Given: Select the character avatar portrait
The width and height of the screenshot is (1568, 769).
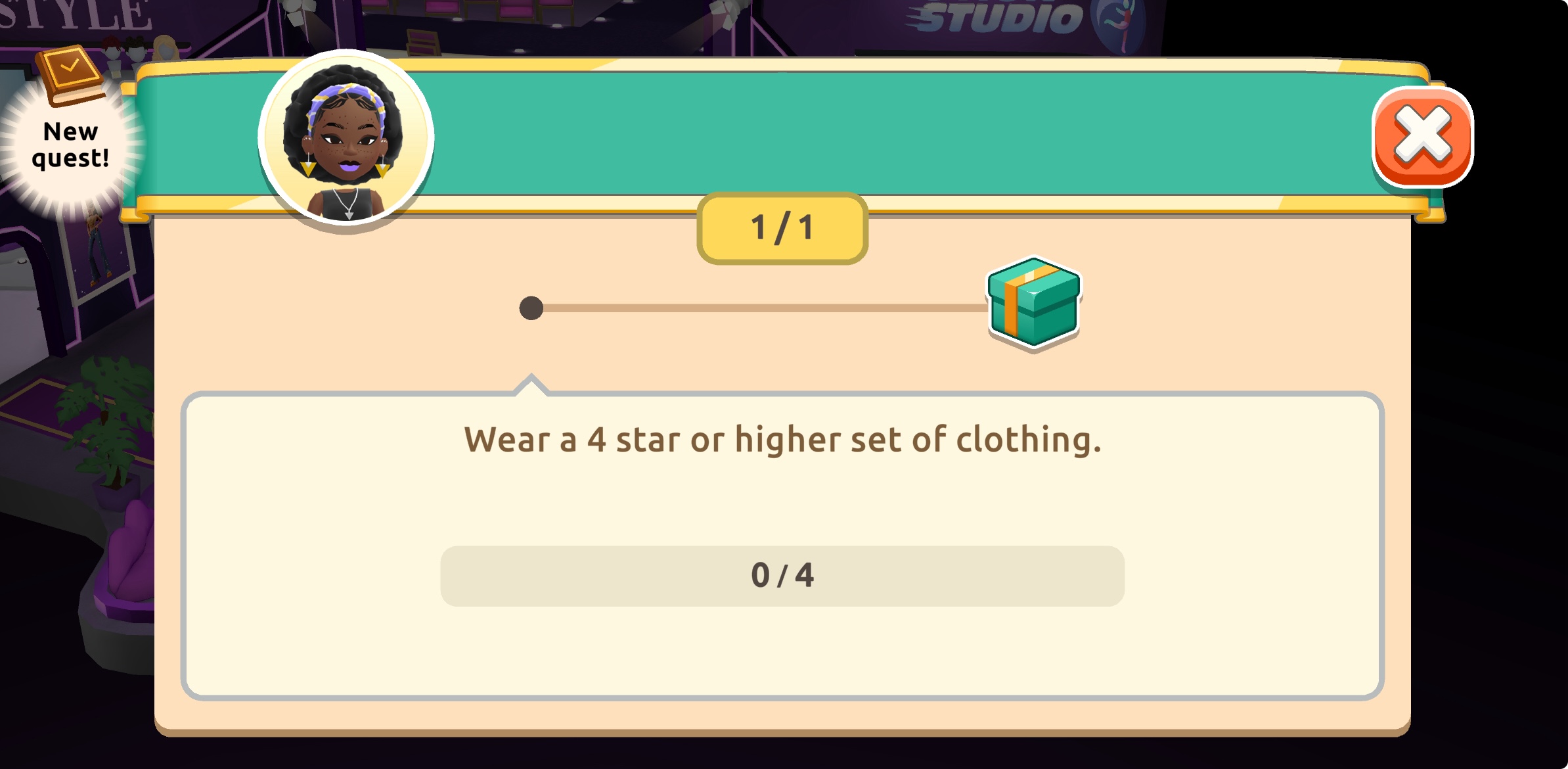Looking at the screenshot, I should 346,138.
